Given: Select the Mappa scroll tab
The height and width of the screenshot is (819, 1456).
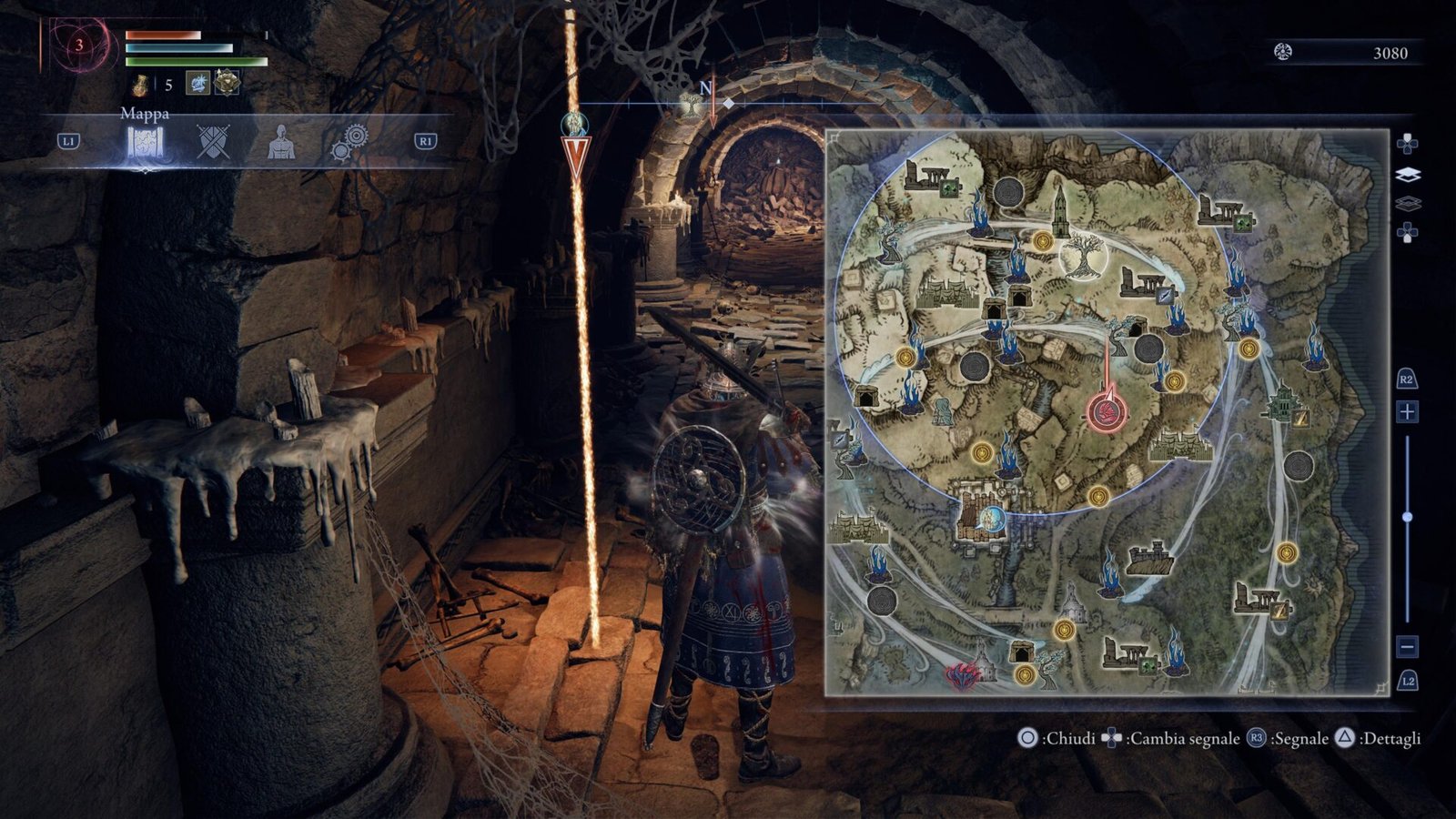Looking at the screenshot, I should pyautogui.click(x=144, y=143).
